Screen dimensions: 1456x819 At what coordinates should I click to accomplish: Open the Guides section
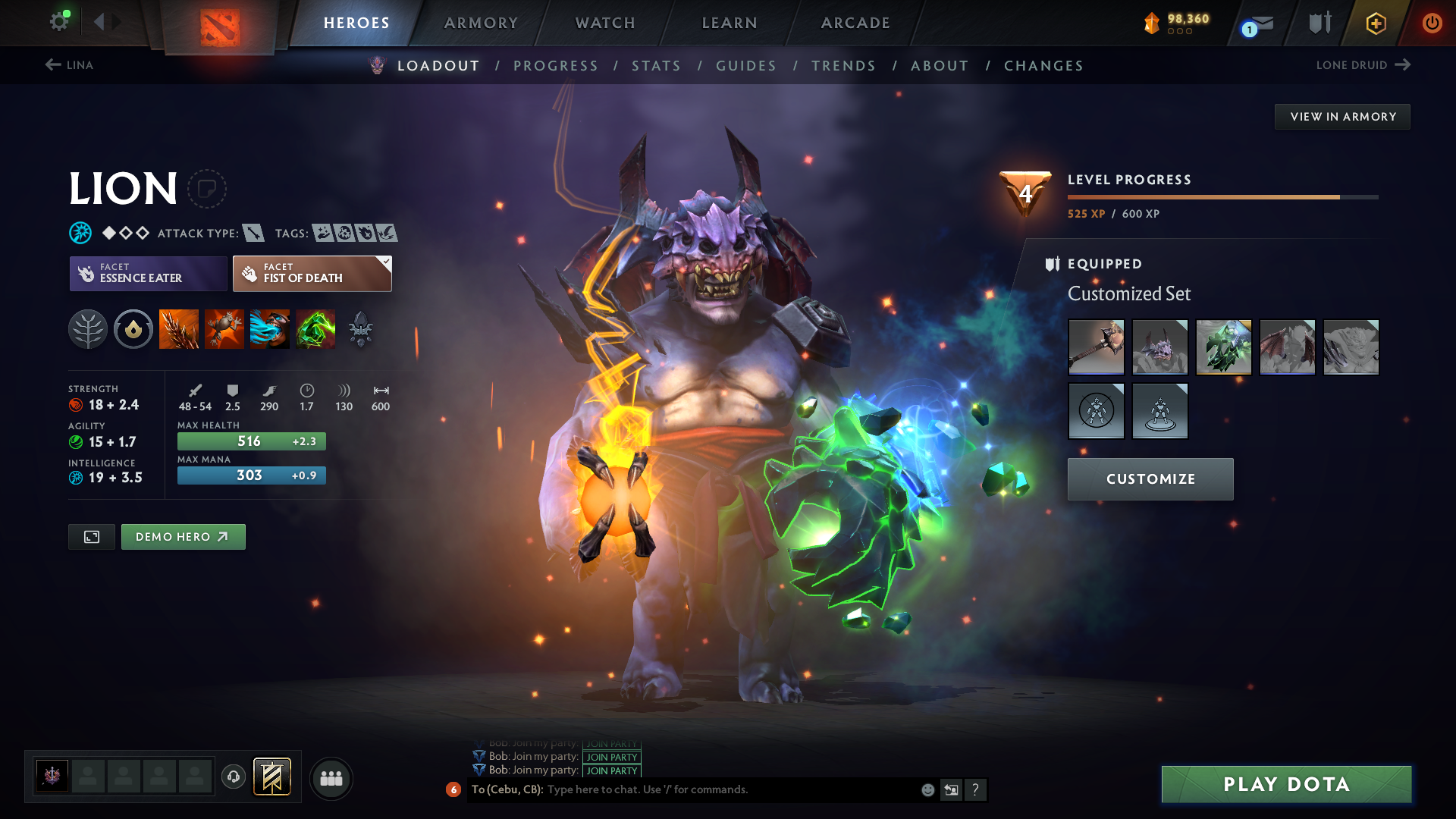click(x=746, y=66)
